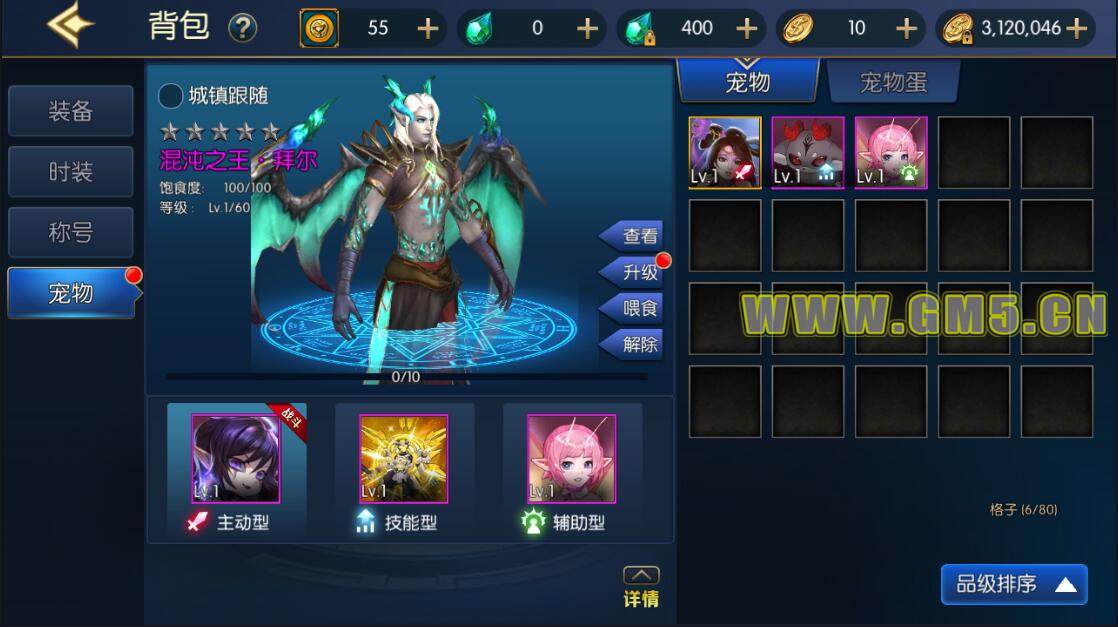This screenshot has width=1118, height=627.
Task: Open the backpack help question mark
Action: click(242, 28)
